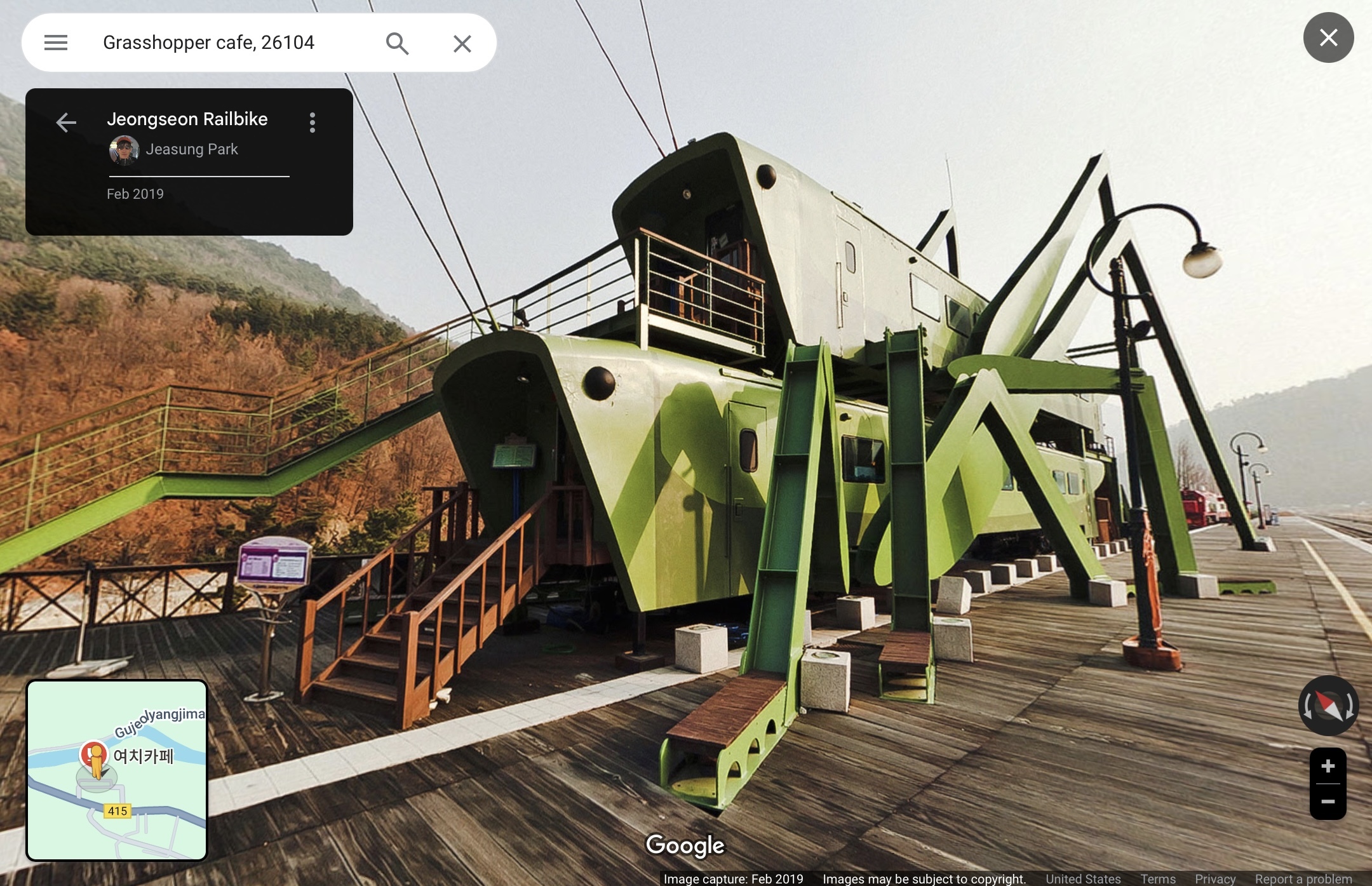Click the compass to reset the view
The height and width of the screenshot is (886, 1372).
[1328, 706]
